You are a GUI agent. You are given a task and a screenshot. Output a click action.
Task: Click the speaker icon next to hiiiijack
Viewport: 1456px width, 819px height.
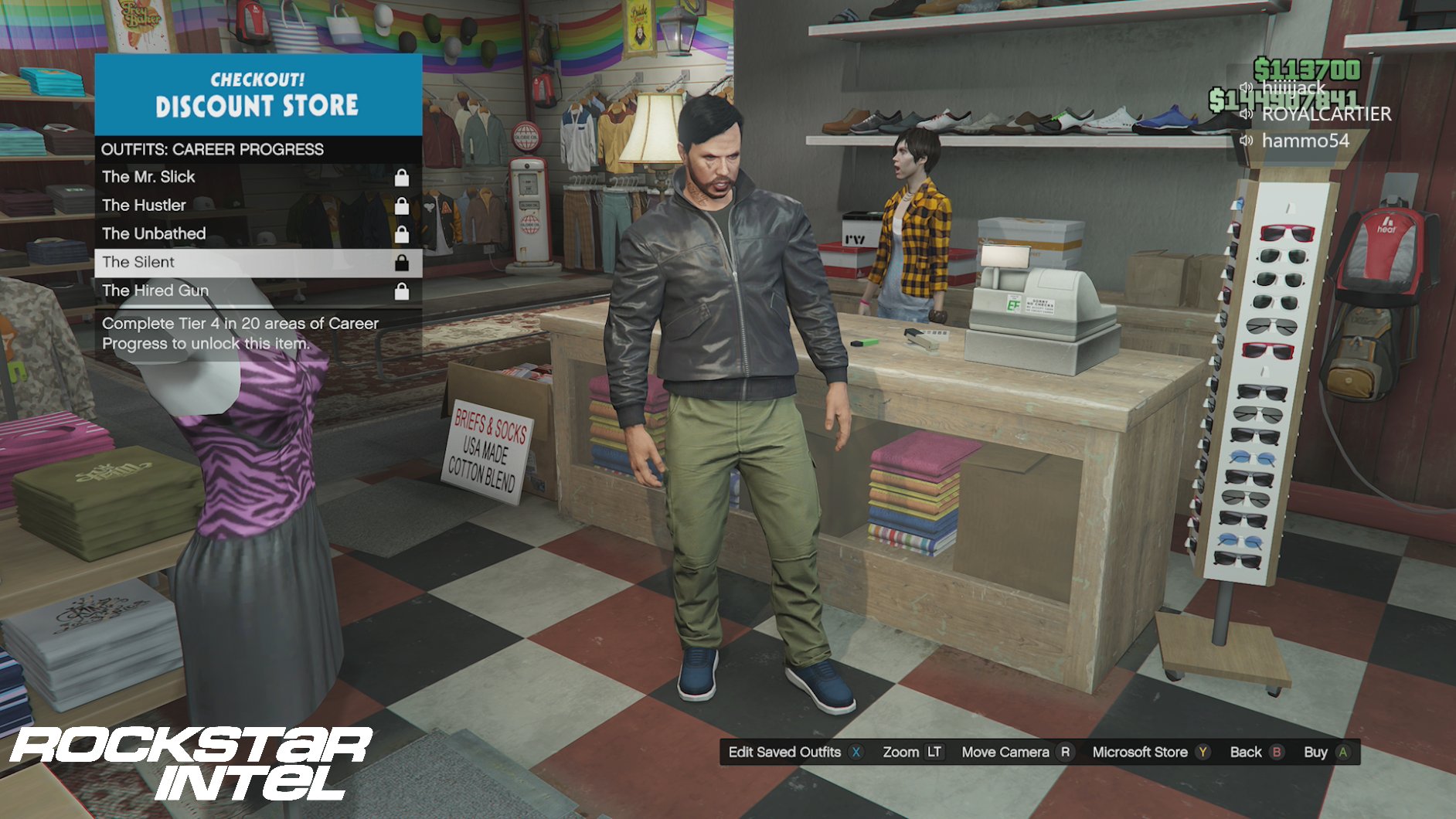point(1247,87)
